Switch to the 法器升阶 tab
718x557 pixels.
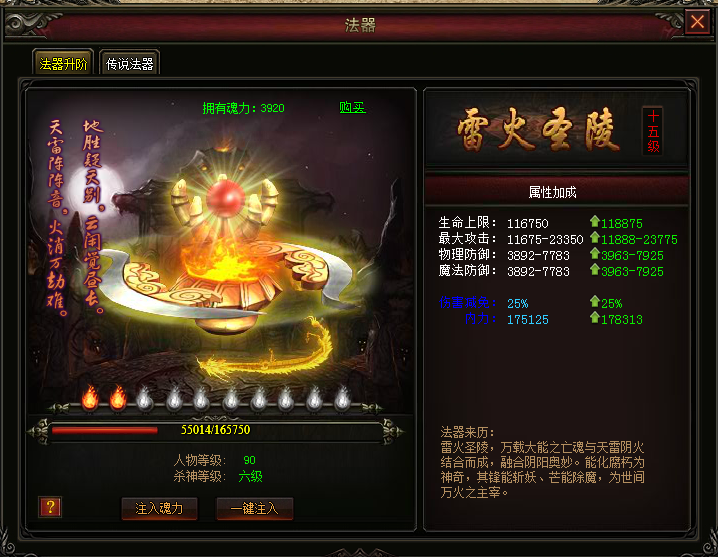(x=64, y=64)
